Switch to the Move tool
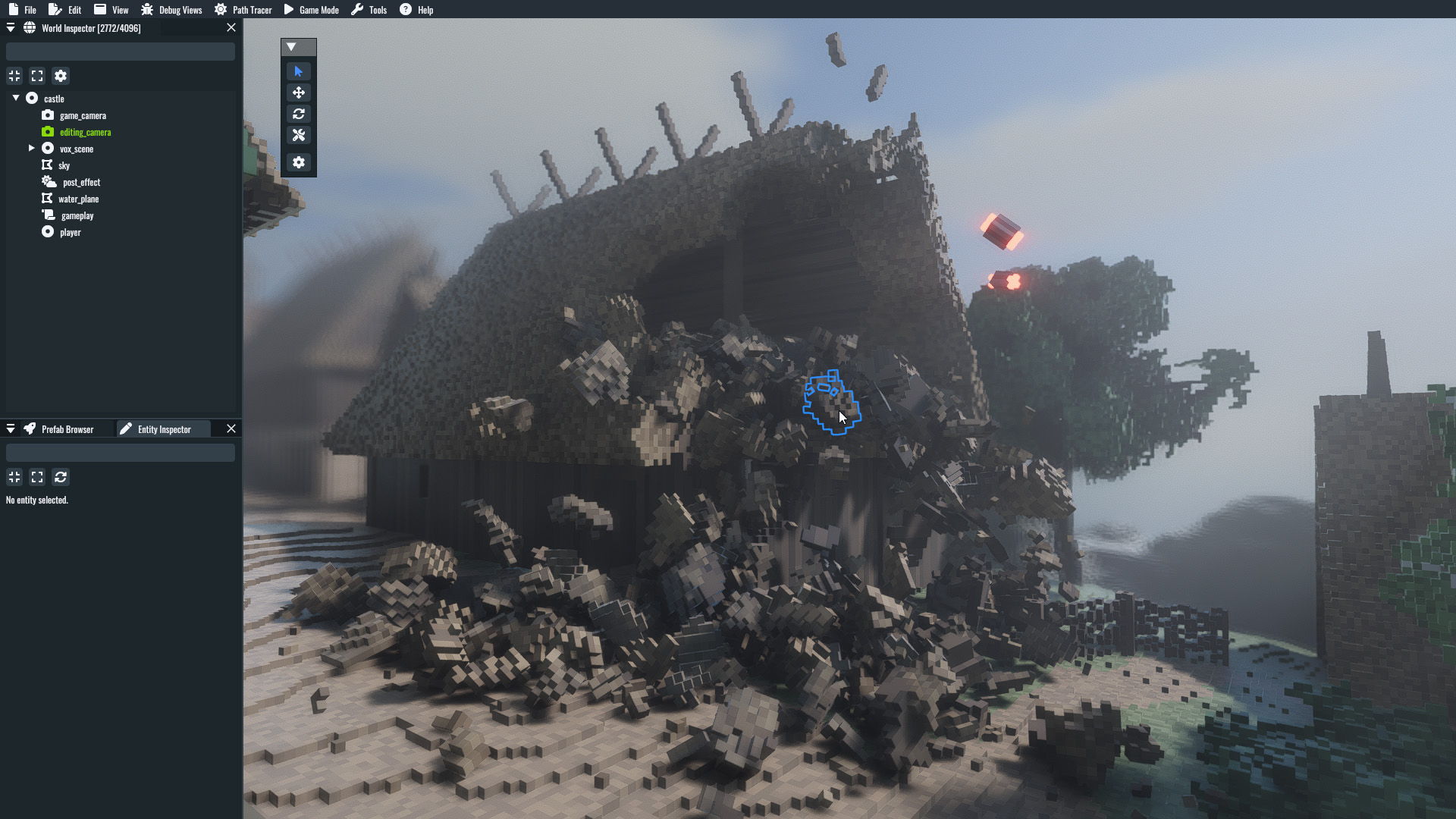This screenshot has width=1456, height=819. (x=298, y=92)
